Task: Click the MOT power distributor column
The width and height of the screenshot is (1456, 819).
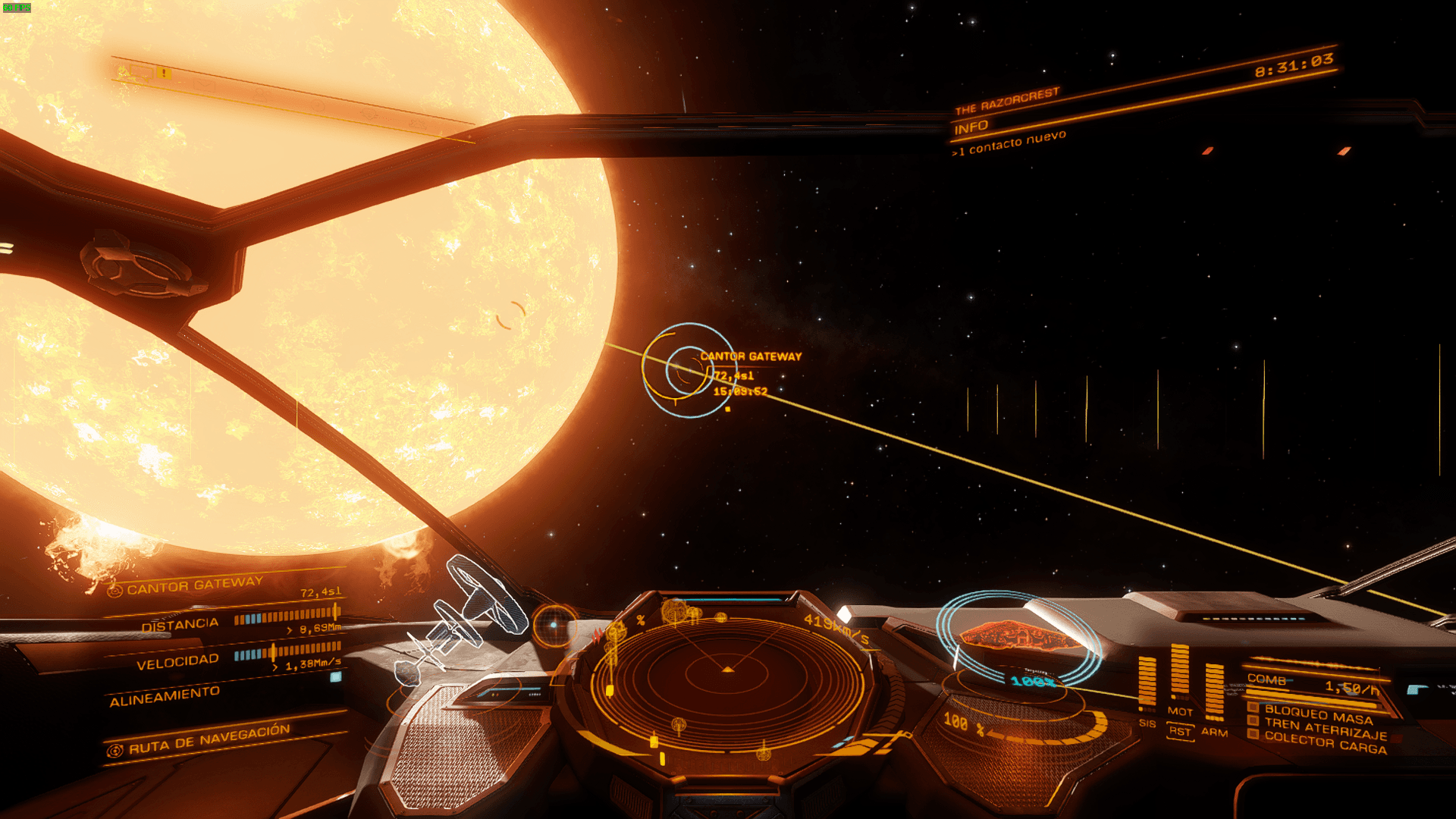Action: (1180, 672)
